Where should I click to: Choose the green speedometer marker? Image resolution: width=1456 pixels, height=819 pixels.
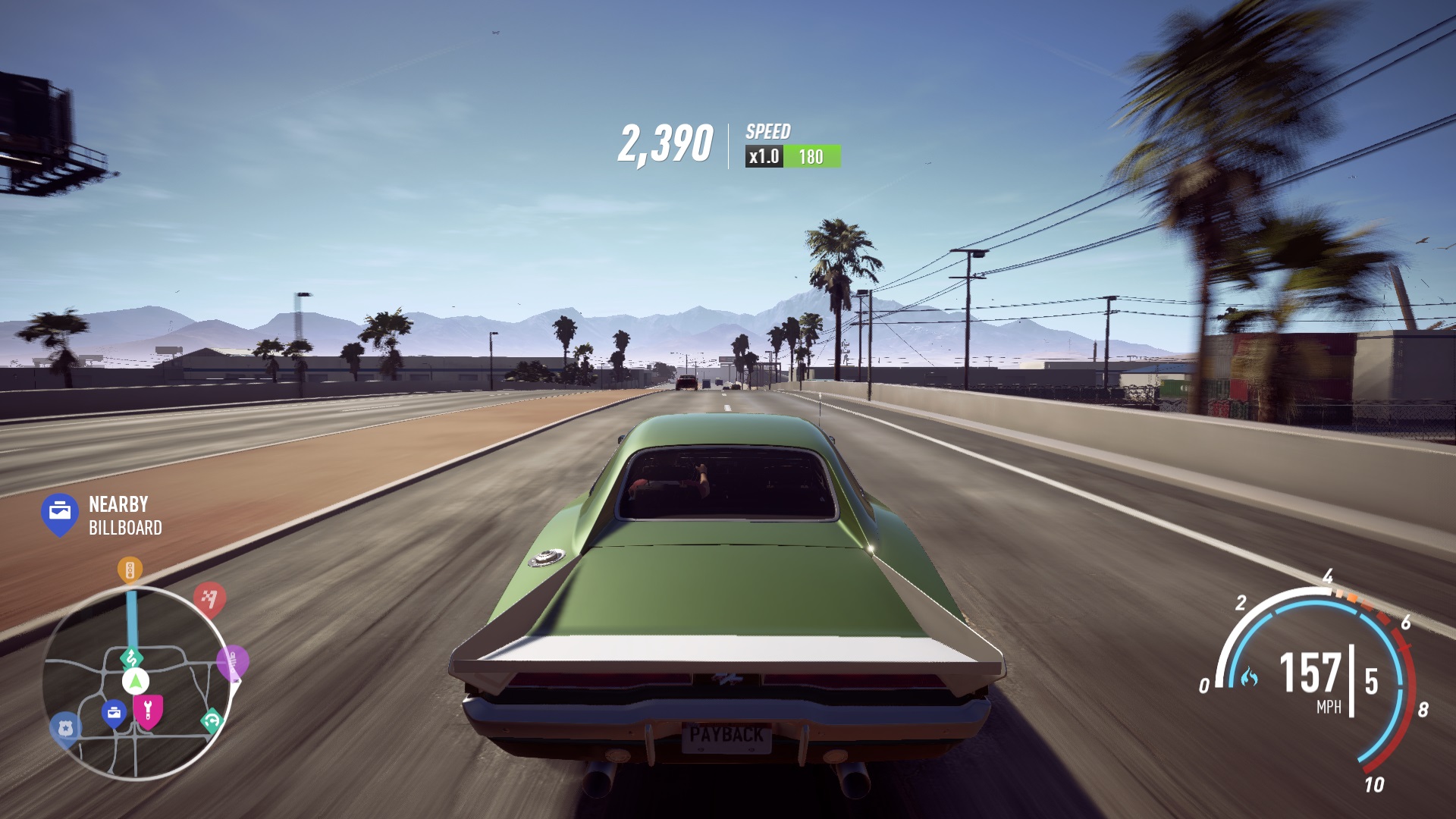click(212, 720)
